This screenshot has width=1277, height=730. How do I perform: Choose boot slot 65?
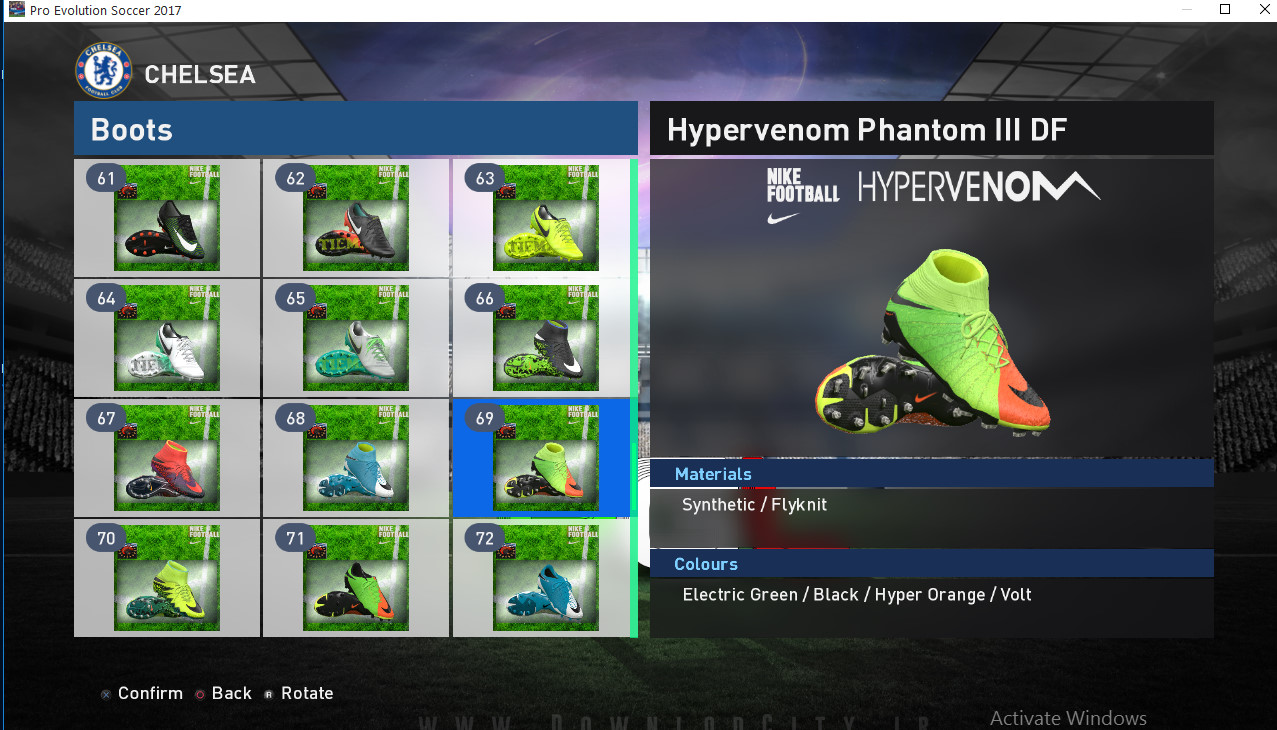click(x=356, y=338)
